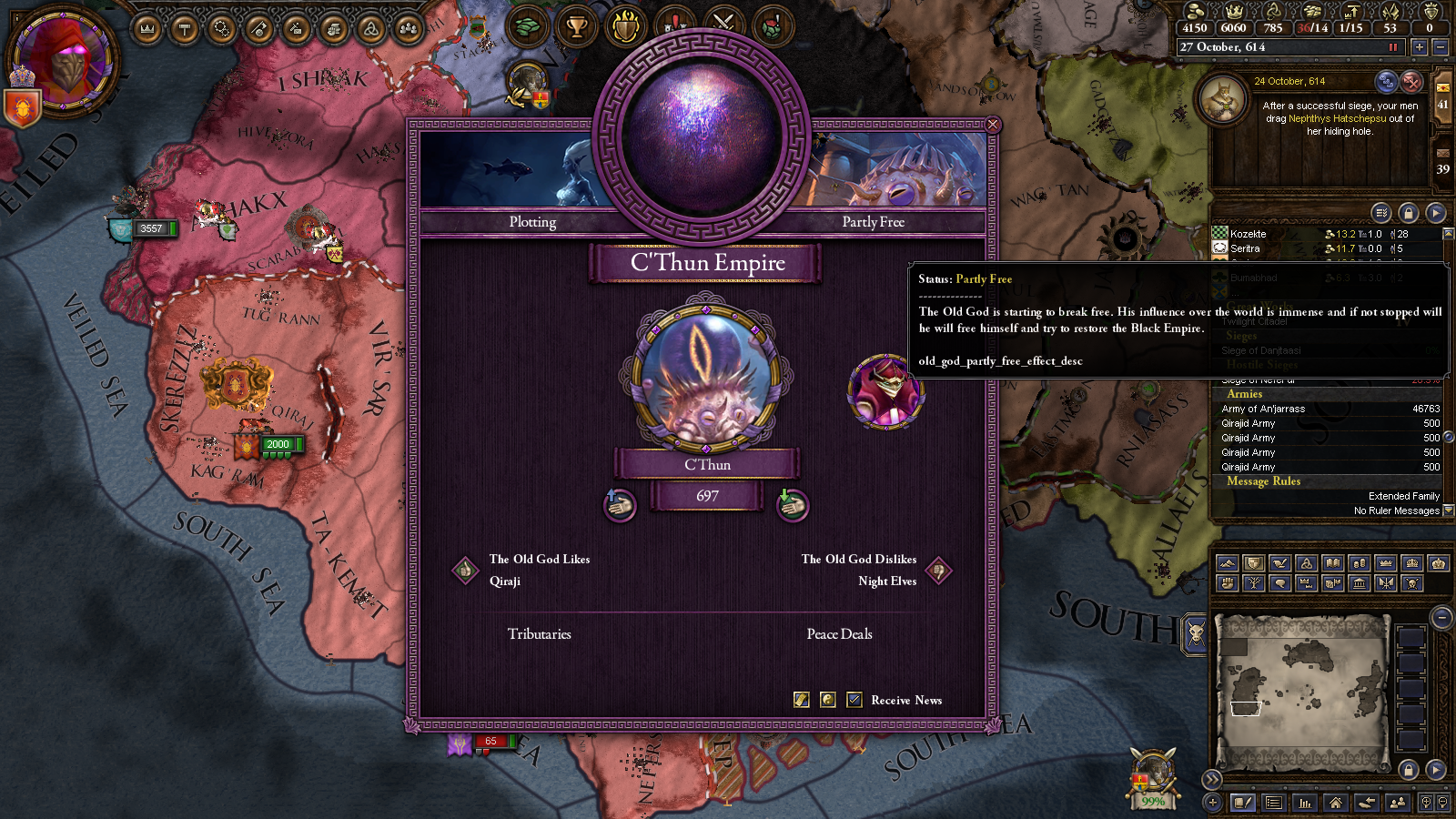Screen dimensions: 1456x819
Task: Toggle the Receive News checkbox
Action: point(854,700)
